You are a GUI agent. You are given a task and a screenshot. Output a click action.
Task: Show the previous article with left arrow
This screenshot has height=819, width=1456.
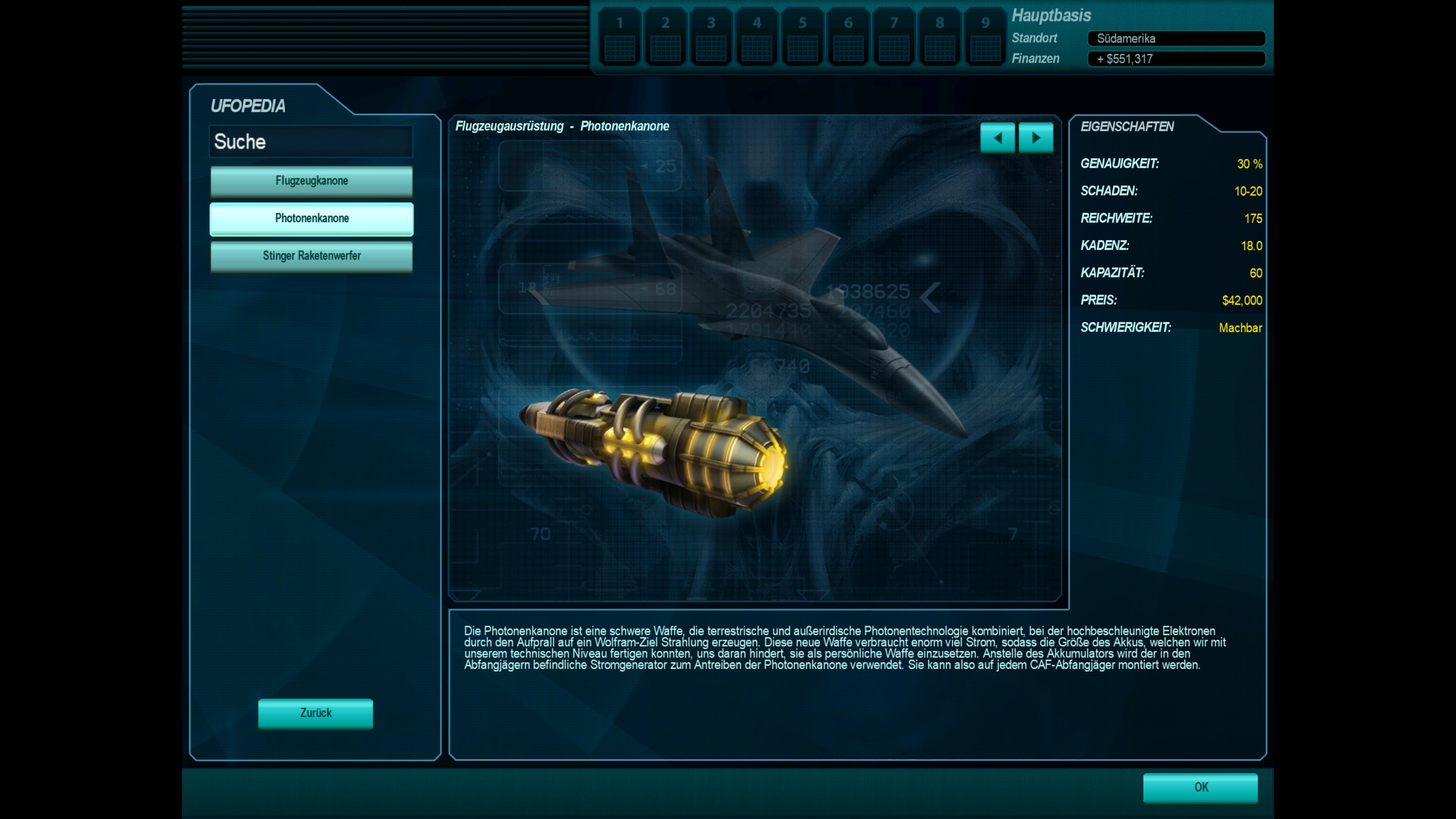[x=998, y=138]
